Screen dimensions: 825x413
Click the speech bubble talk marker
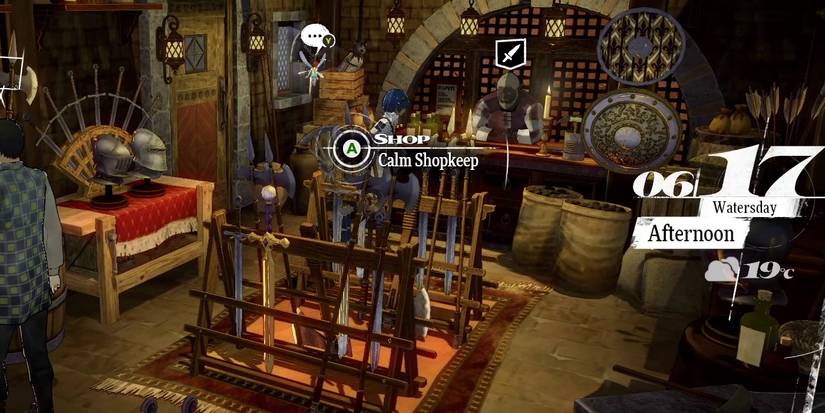tap(315, 37)
